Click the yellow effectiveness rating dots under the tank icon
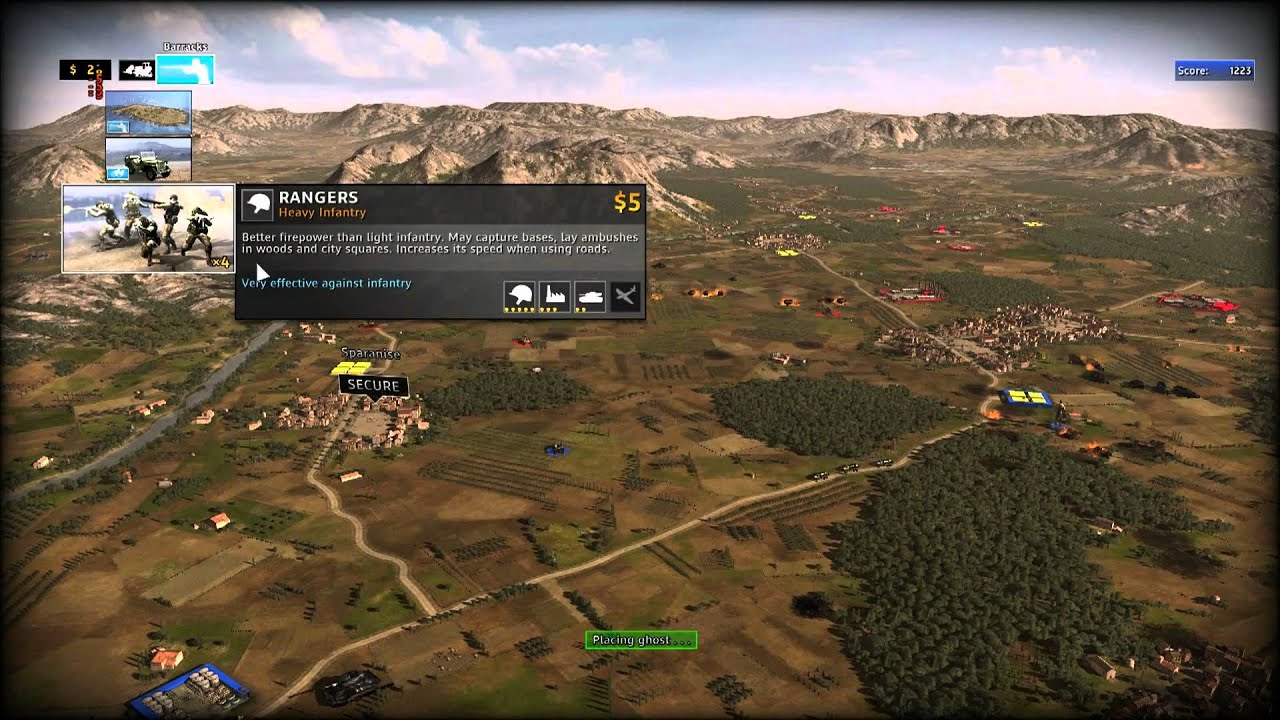The image size is (1280, 720). (x=583, y=309)
